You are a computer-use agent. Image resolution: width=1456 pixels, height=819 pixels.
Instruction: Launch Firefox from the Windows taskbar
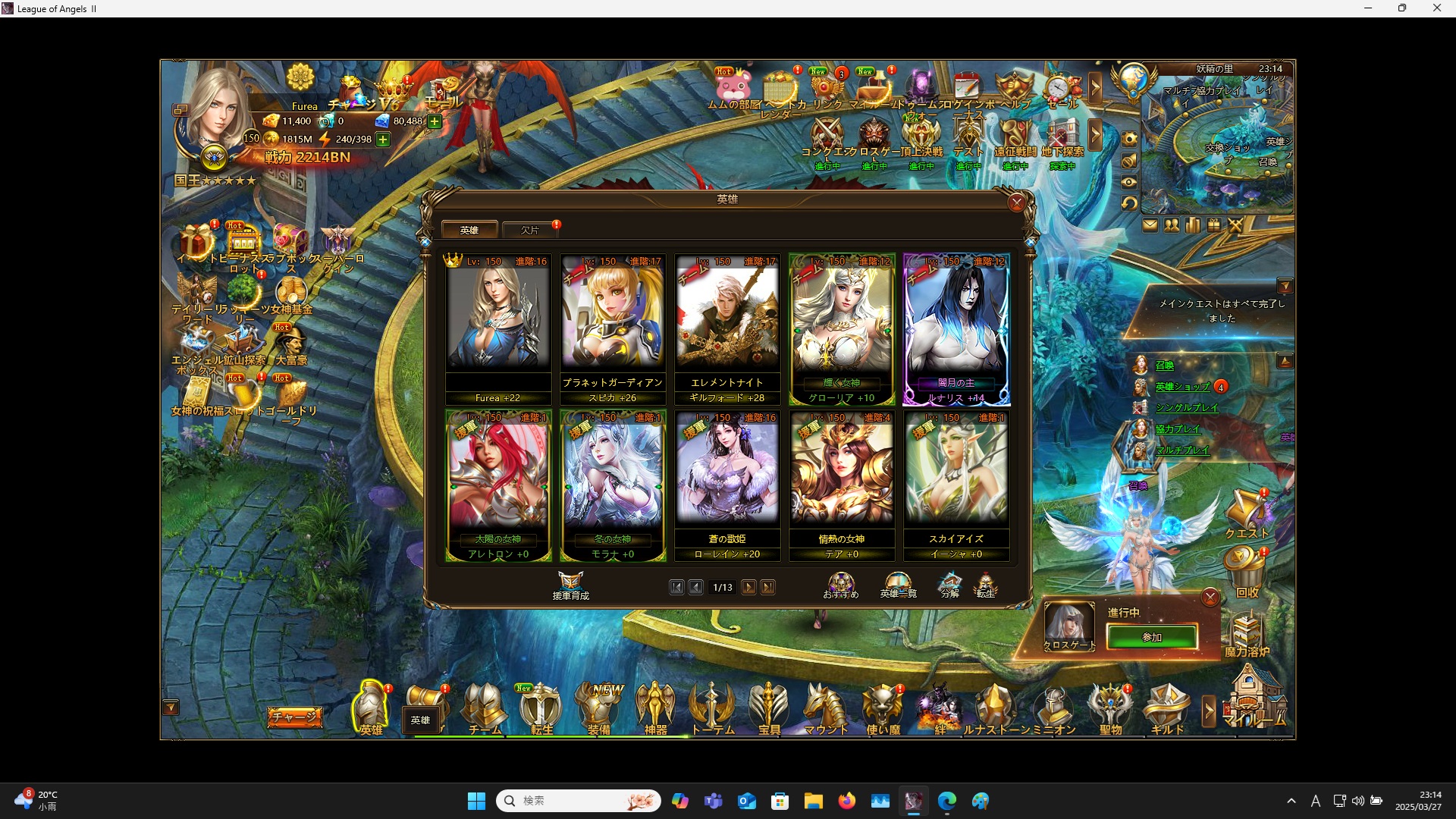848,800
